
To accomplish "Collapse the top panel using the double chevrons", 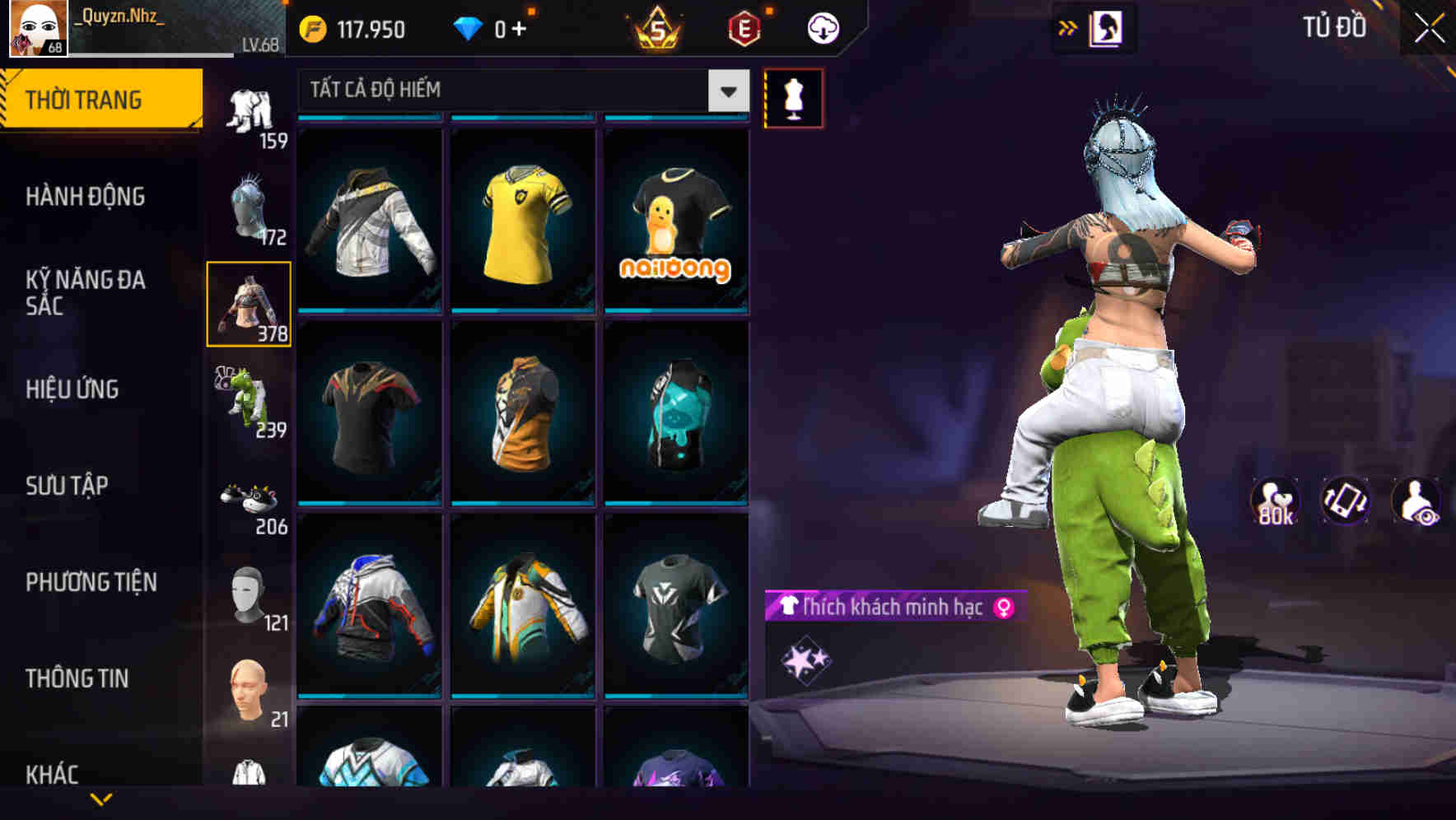I will [1068, 27].
